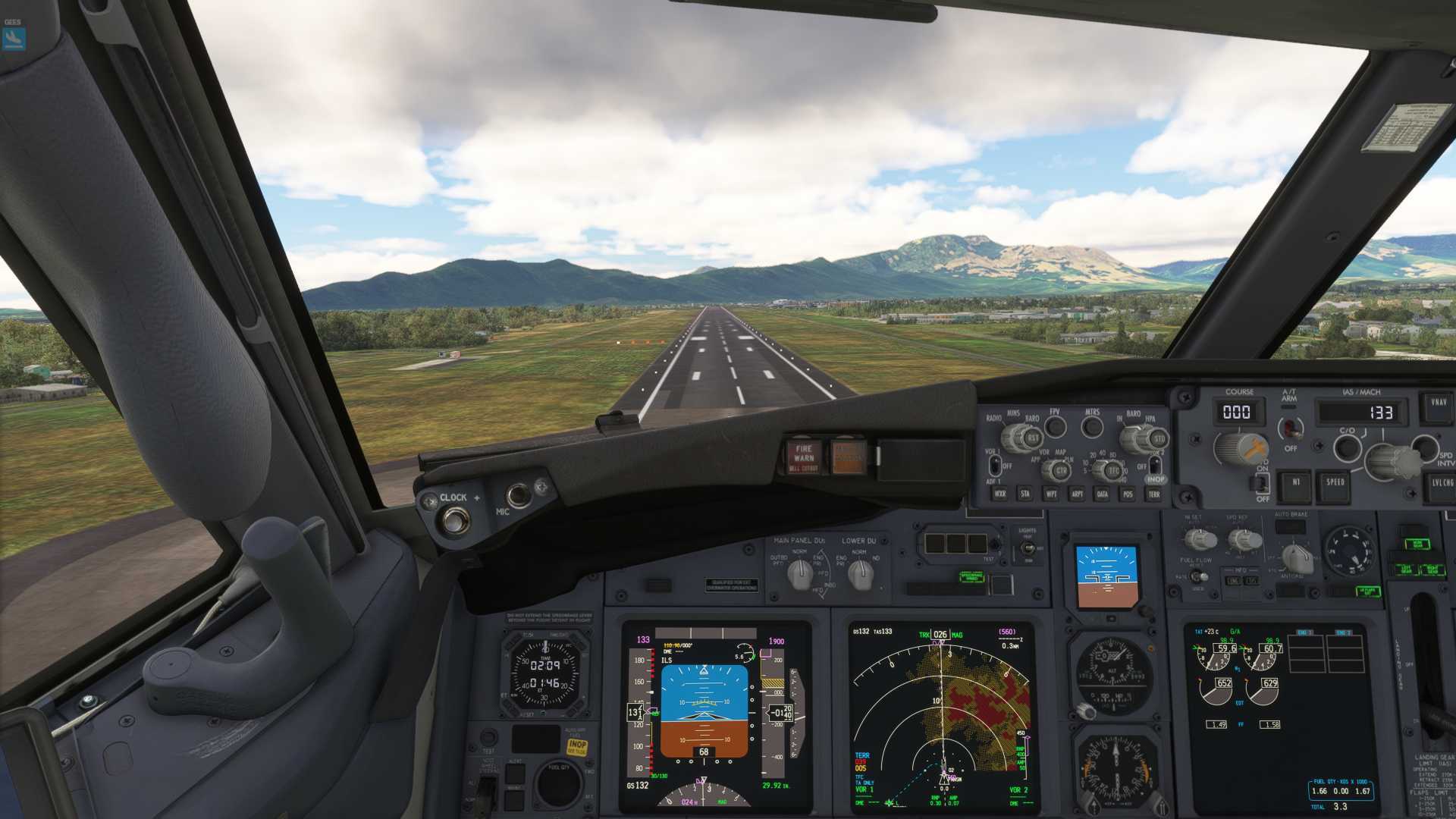Click the FIRE WARN bell cutout light
This screenshot has height=819, width=1456.
click(x=804, y=457)
